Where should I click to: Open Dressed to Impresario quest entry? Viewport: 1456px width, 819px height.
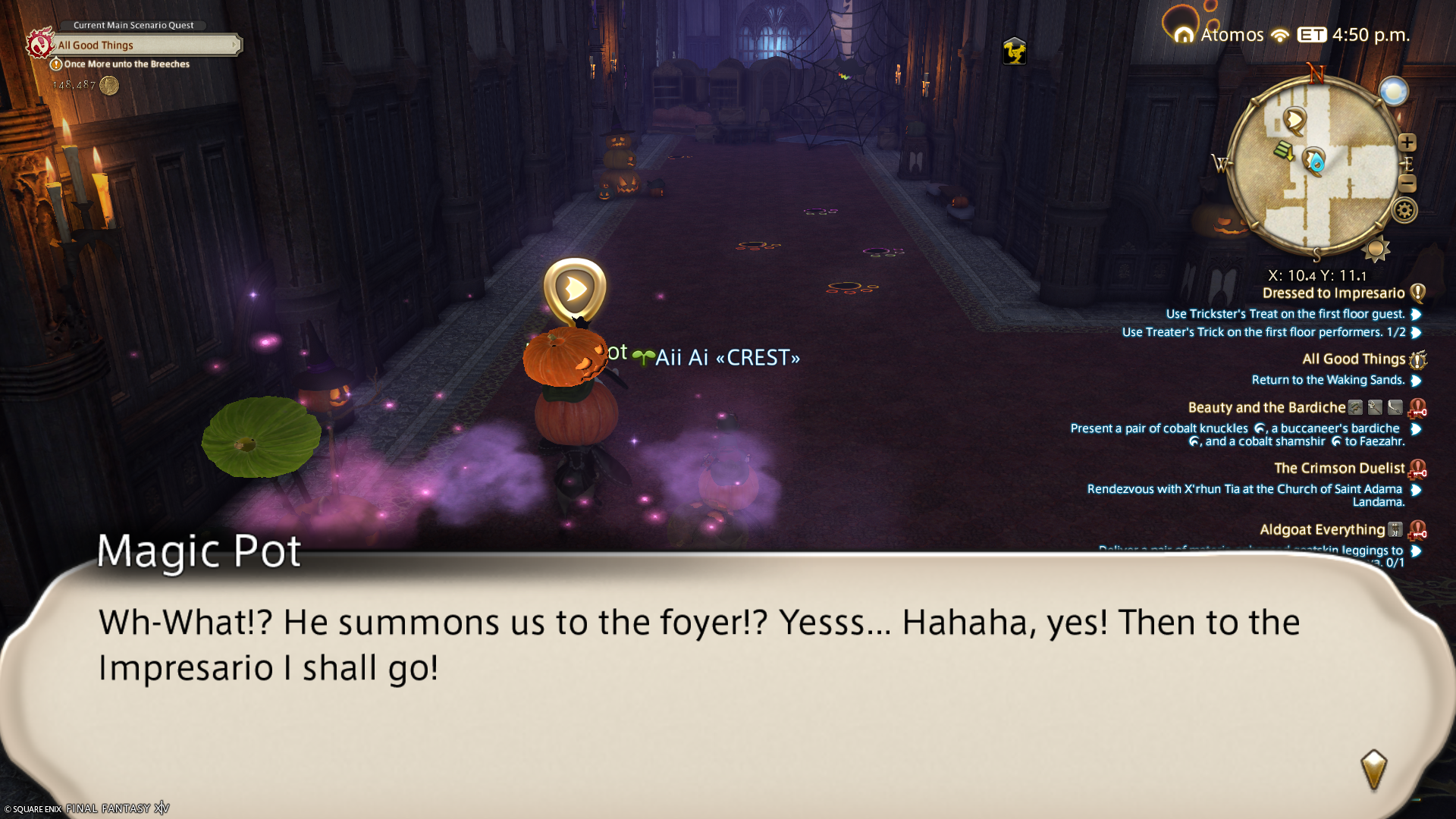pyautogui.click(x=1333, y=293)
